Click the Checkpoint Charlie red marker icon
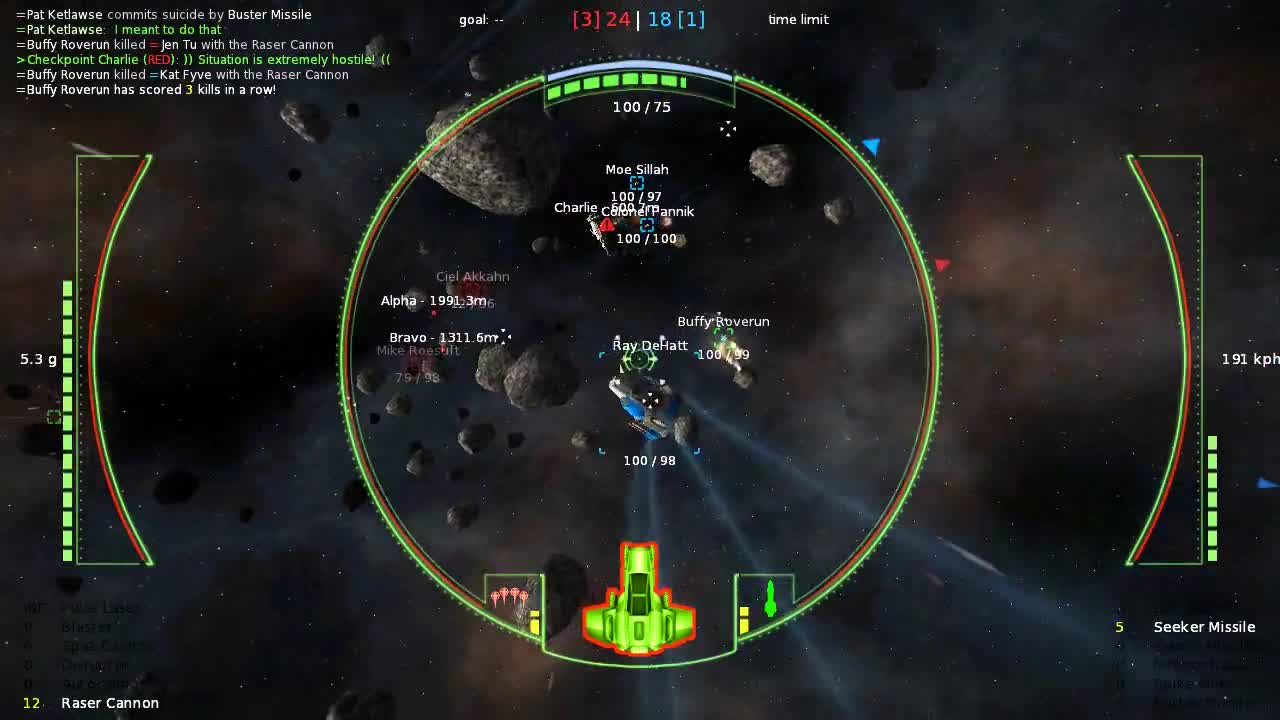 click(x=607, y=225)
